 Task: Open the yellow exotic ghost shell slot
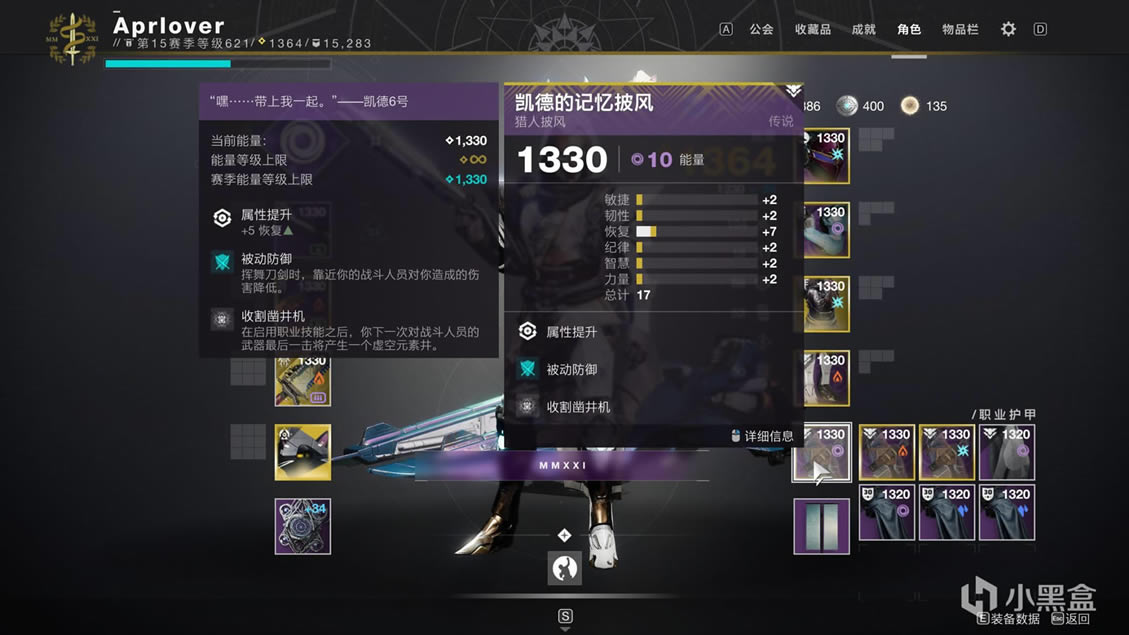click(x=303, y=452)
